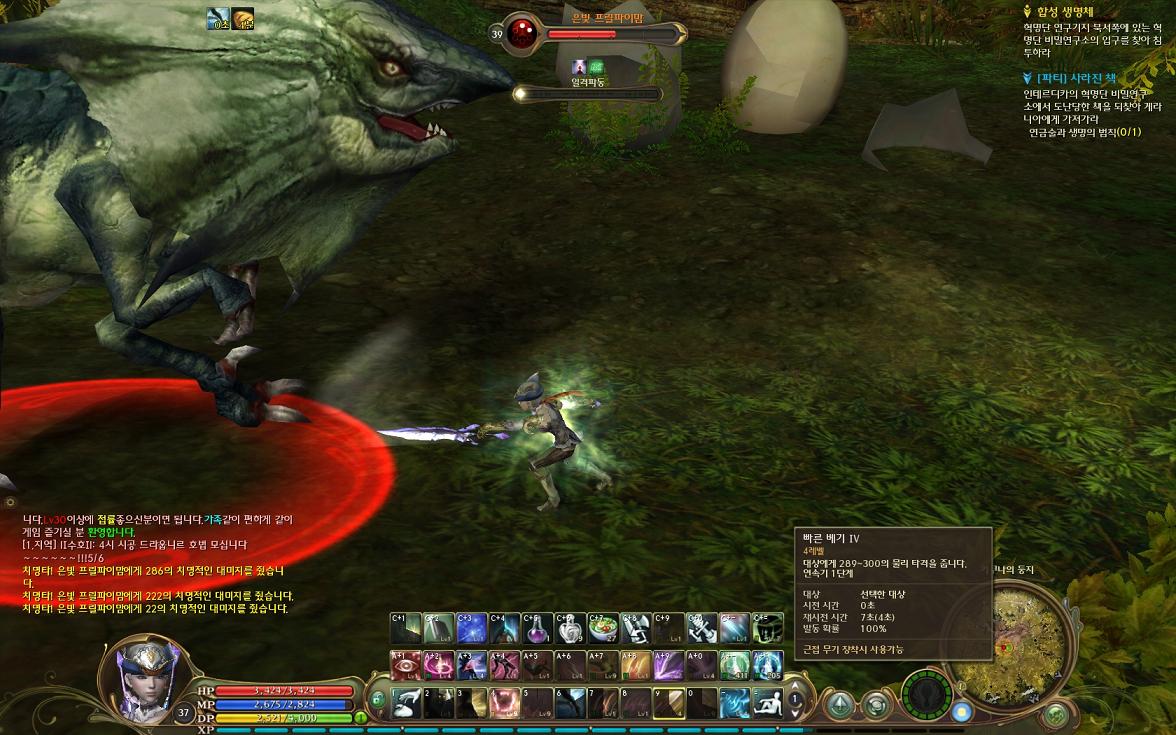This screenshot has height=735, width=1176.
Task: Activate the red eye skill on A+1
Action: point(405,665)
